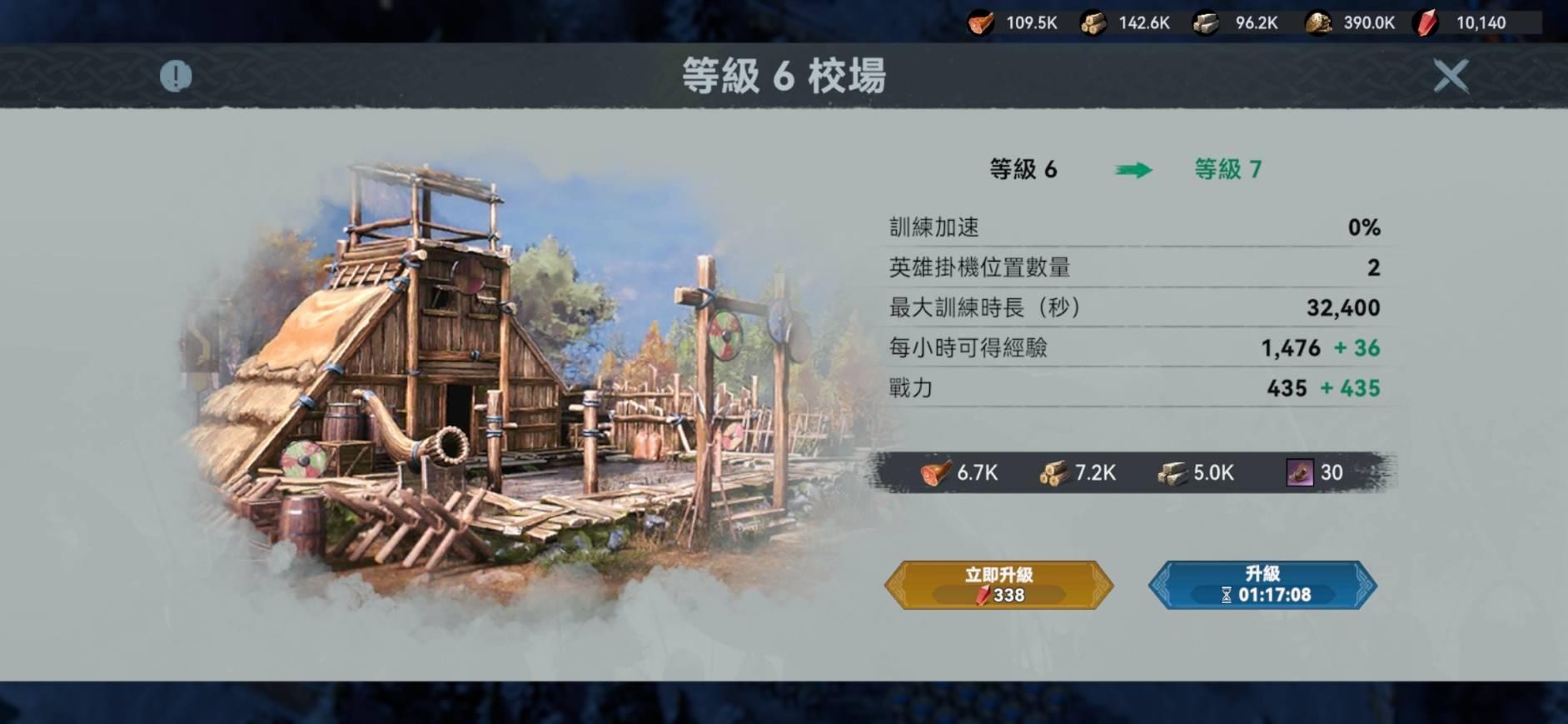The image size is (1568, 724).
Task: Select the meat resource in top bar
Action: [x=981, y=23]
